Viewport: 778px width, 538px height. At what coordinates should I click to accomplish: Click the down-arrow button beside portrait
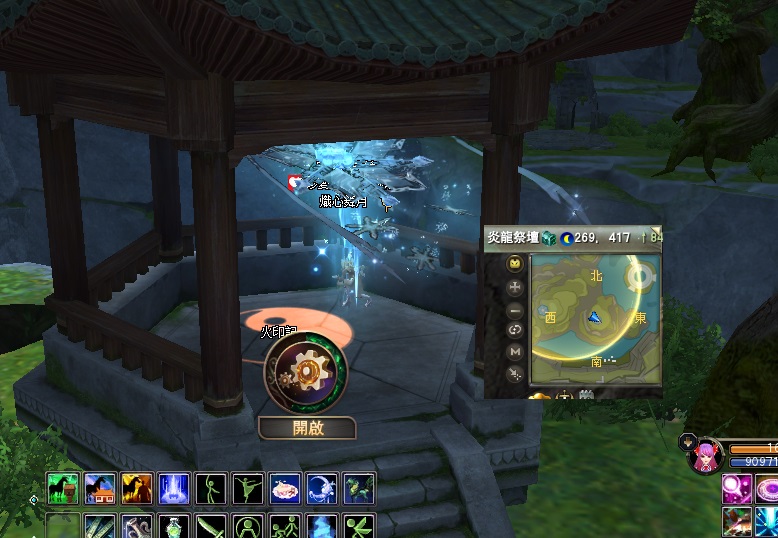click(x=687, y=440)
